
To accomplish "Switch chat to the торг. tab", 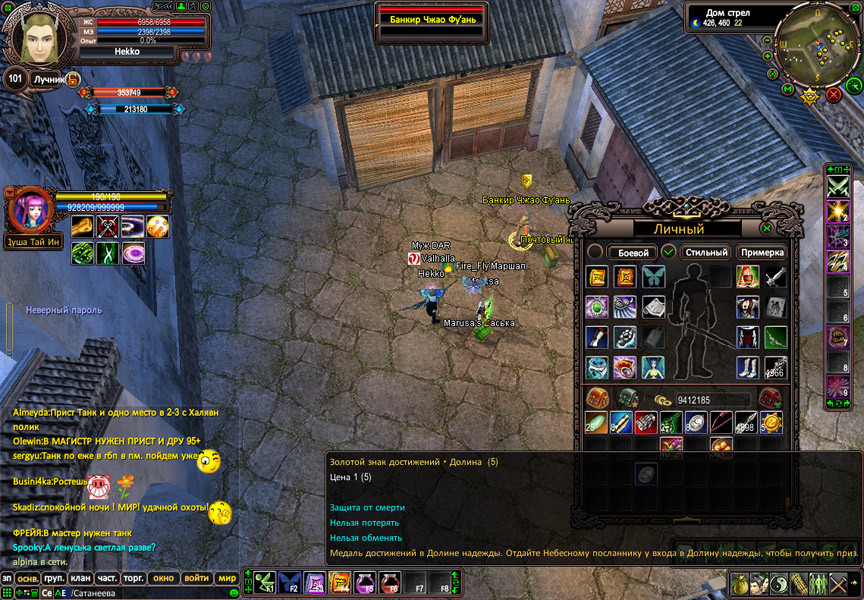I will point(134,579).
